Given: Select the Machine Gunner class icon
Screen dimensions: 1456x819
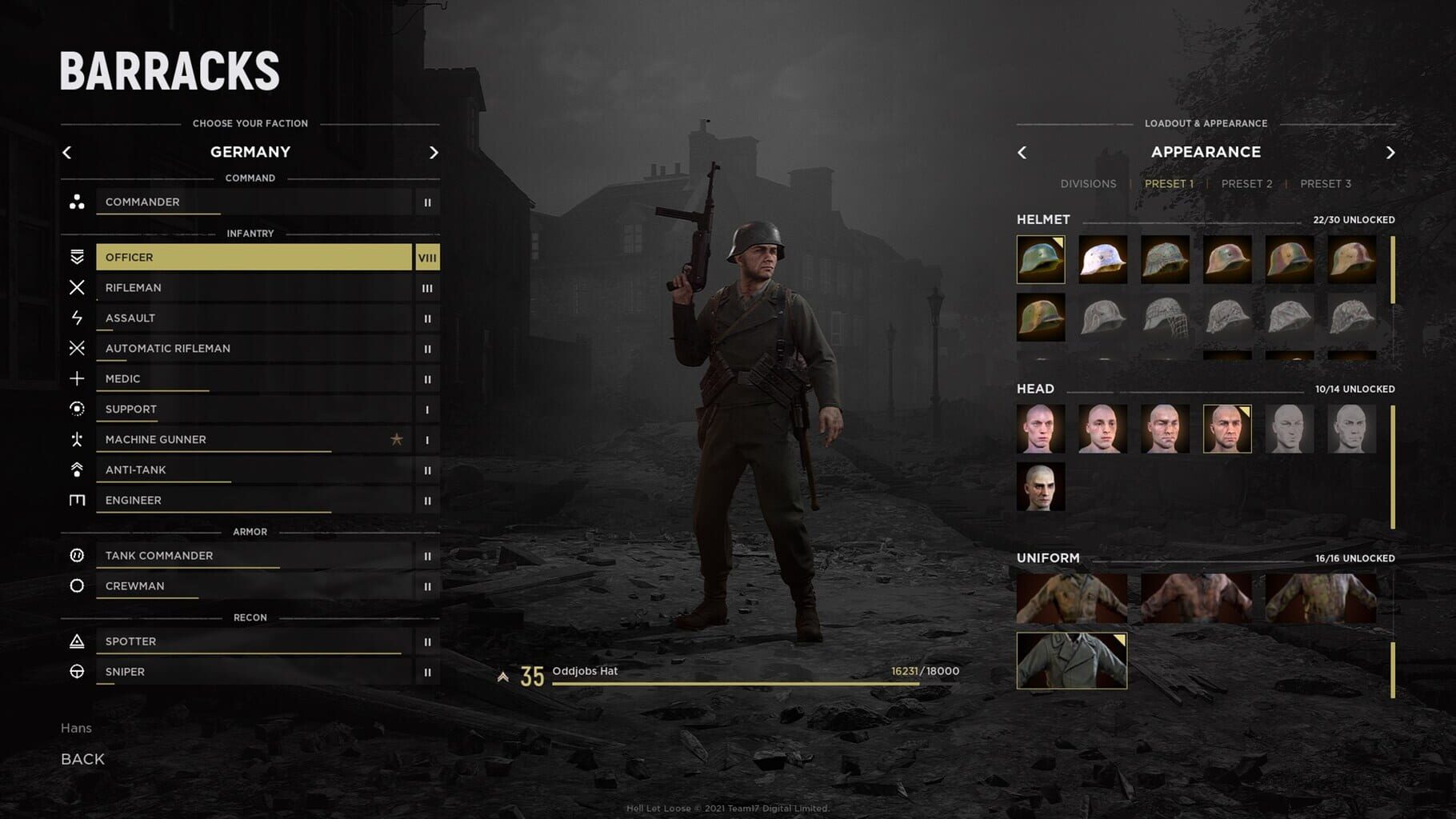Looking at the screenshot, I should click(x=78, y=439).
